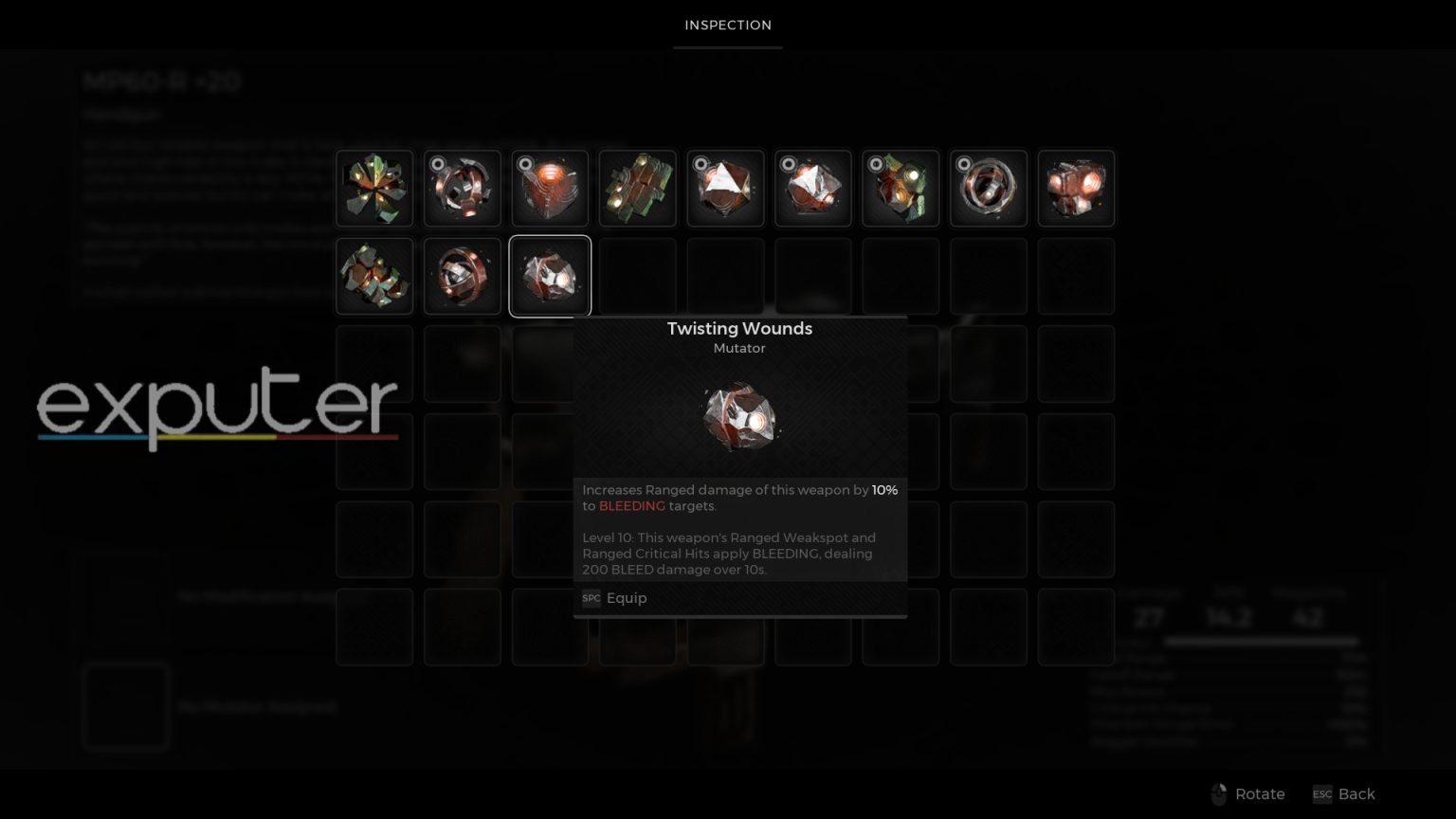Click the green-and-copper mutator in the seventh slot
Viewport: 1456px width, 819px height.
tap(901, 188)
